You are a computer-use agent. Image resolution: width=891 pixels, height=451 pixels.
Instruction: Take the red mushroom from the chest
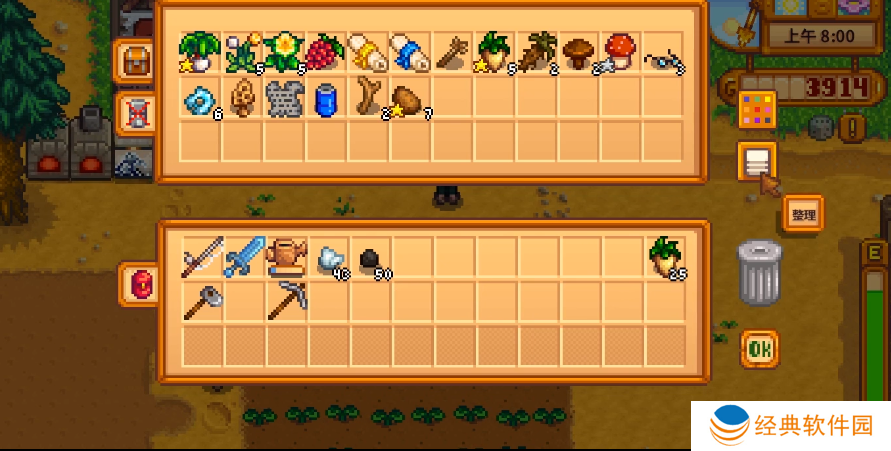coord(620,53)
